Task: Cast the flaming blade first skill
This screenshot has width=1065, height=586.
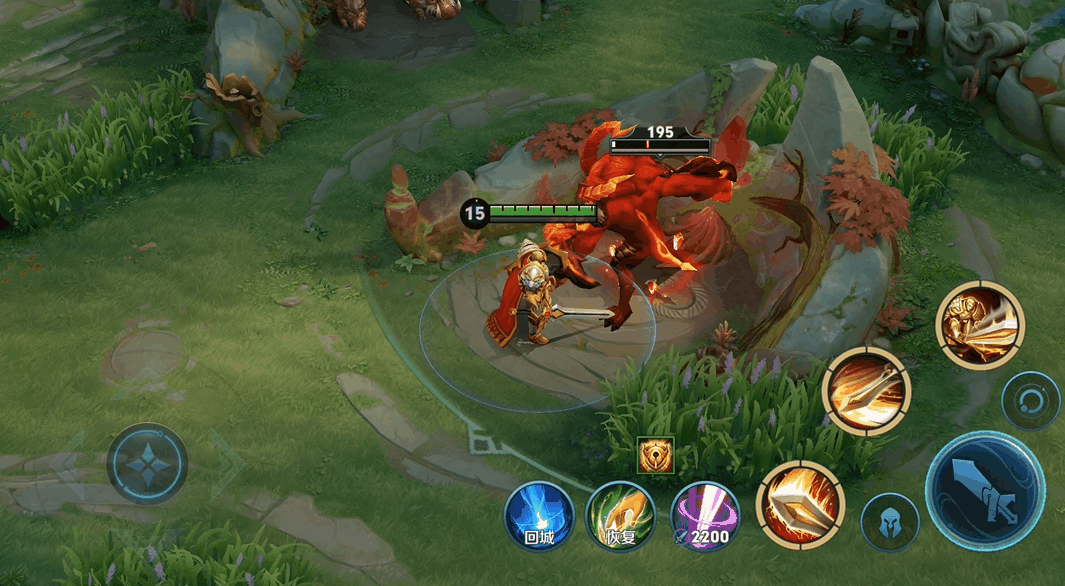Action: 800,505
